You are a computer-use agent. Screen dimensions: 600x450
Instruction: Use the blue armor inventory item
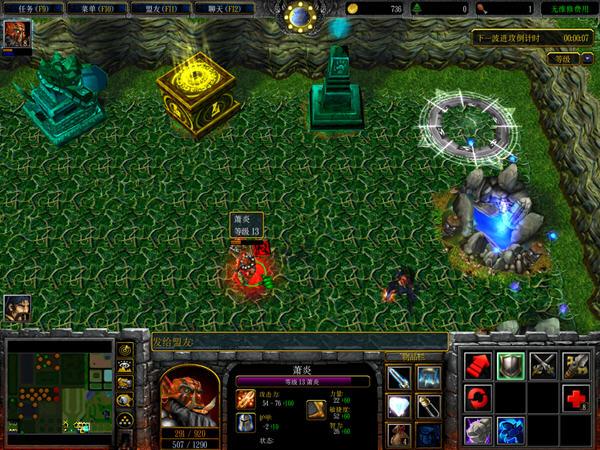[x=429, y=378]
